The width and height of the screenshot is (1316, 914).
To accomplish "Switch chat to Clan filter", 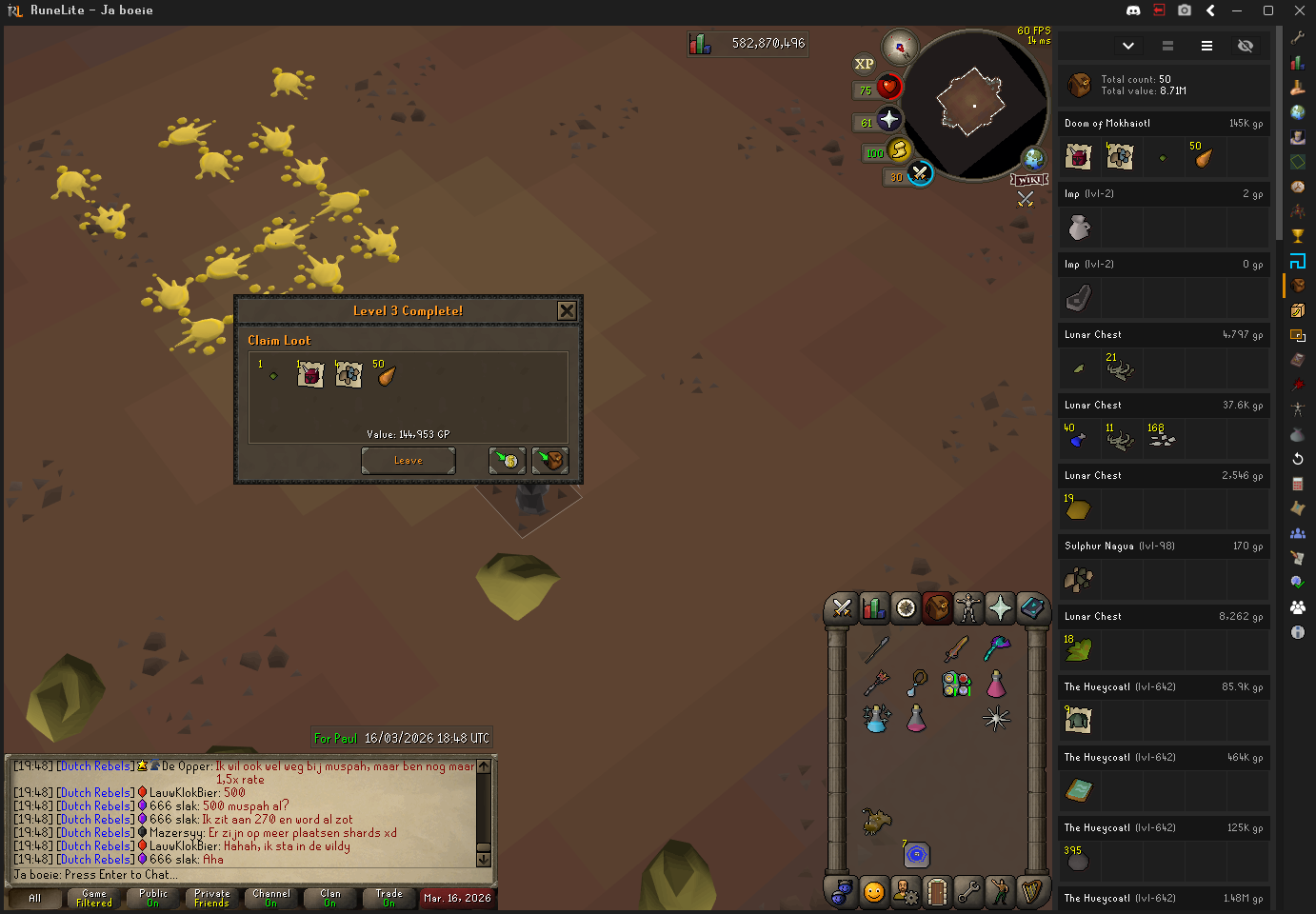I will (x=329, y=898).
